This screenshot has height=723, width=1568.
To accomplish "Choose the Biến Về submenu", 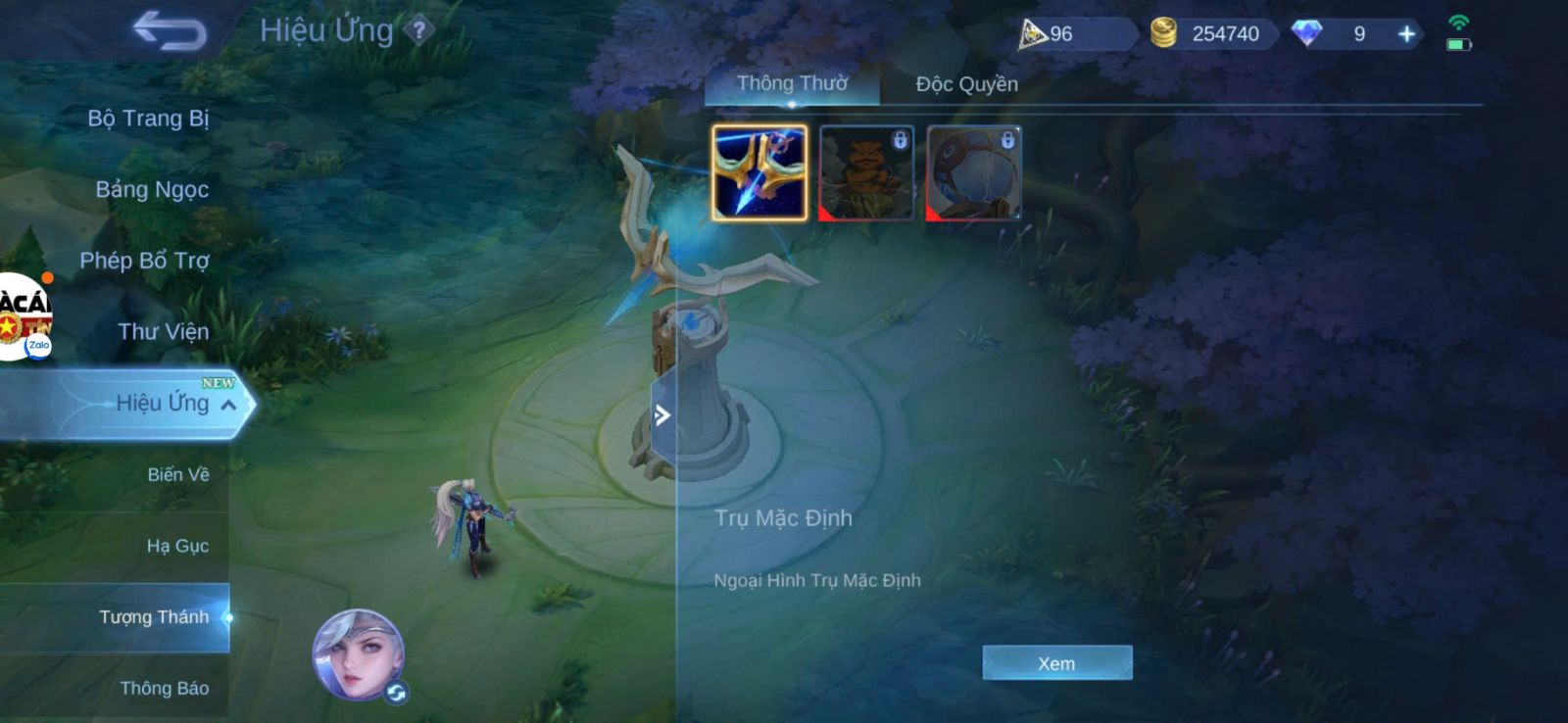I will (177, 474).
